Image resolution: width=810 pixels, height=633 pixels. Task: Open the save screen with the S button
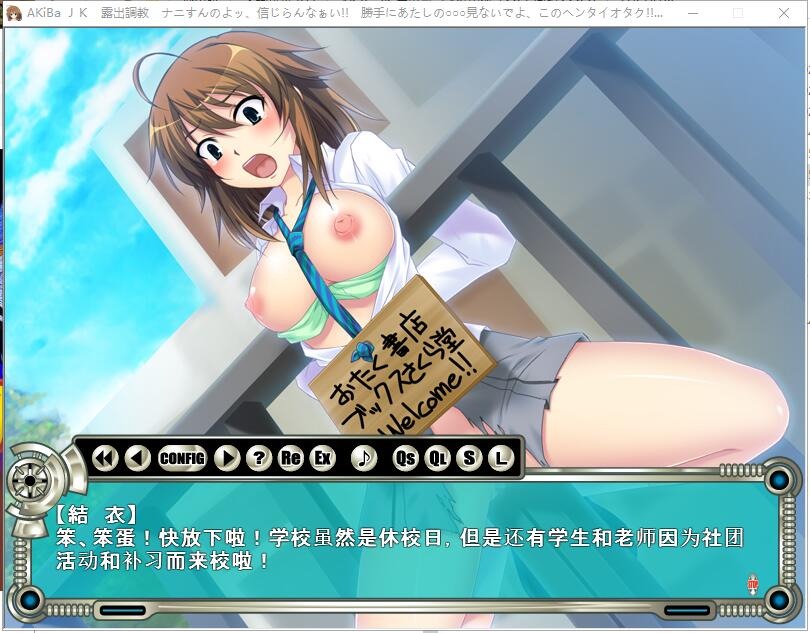(469, 458)
